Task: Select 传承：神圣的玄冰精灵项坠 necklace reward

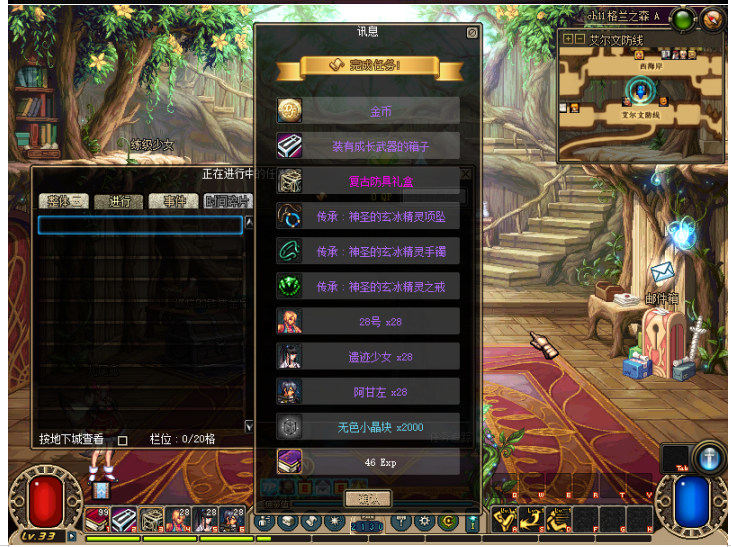Action: pyautogui.click(x=368, y=216)
